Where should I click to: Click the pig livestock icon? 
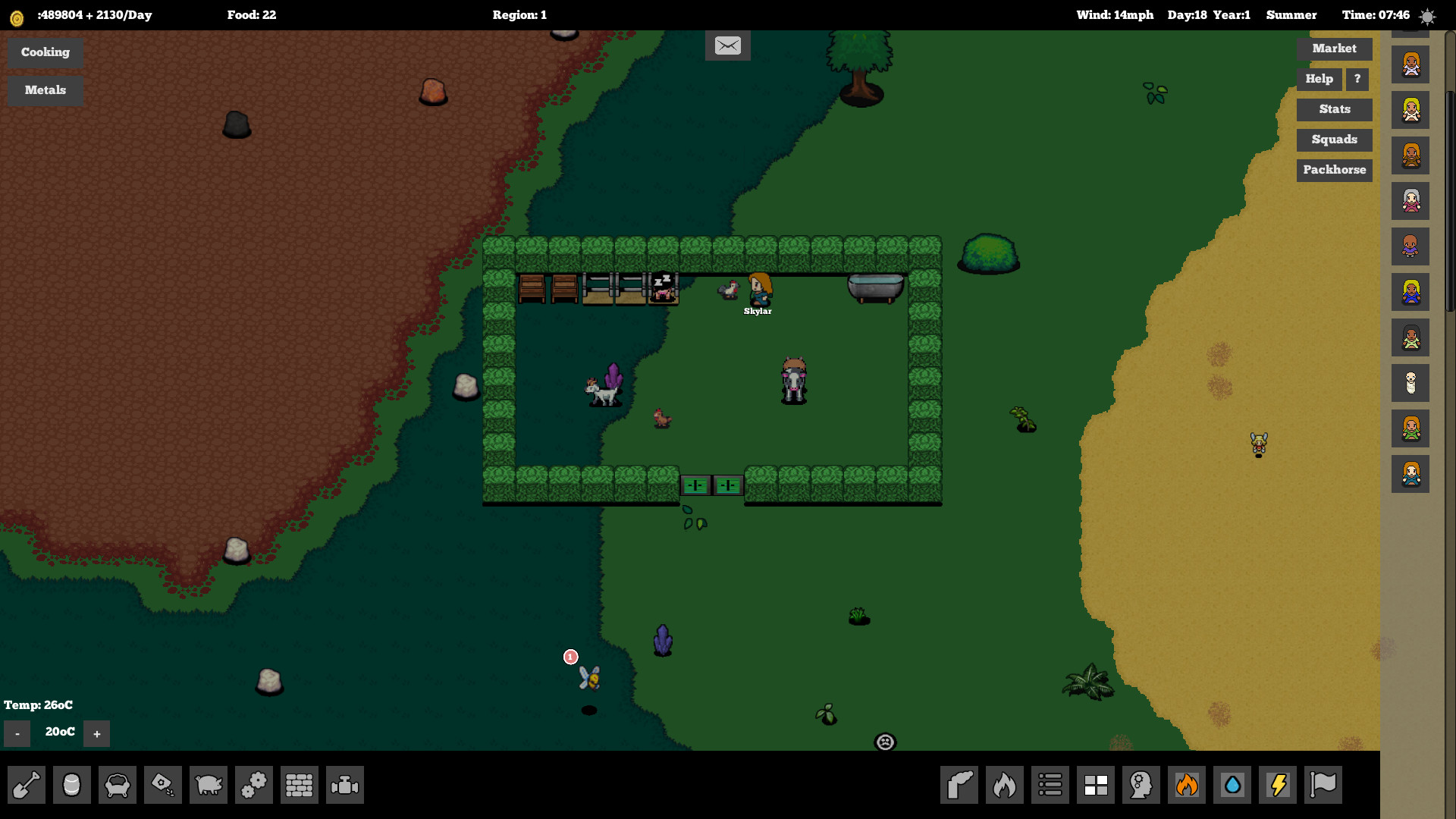pyautogui.click(x=209, y=785)
